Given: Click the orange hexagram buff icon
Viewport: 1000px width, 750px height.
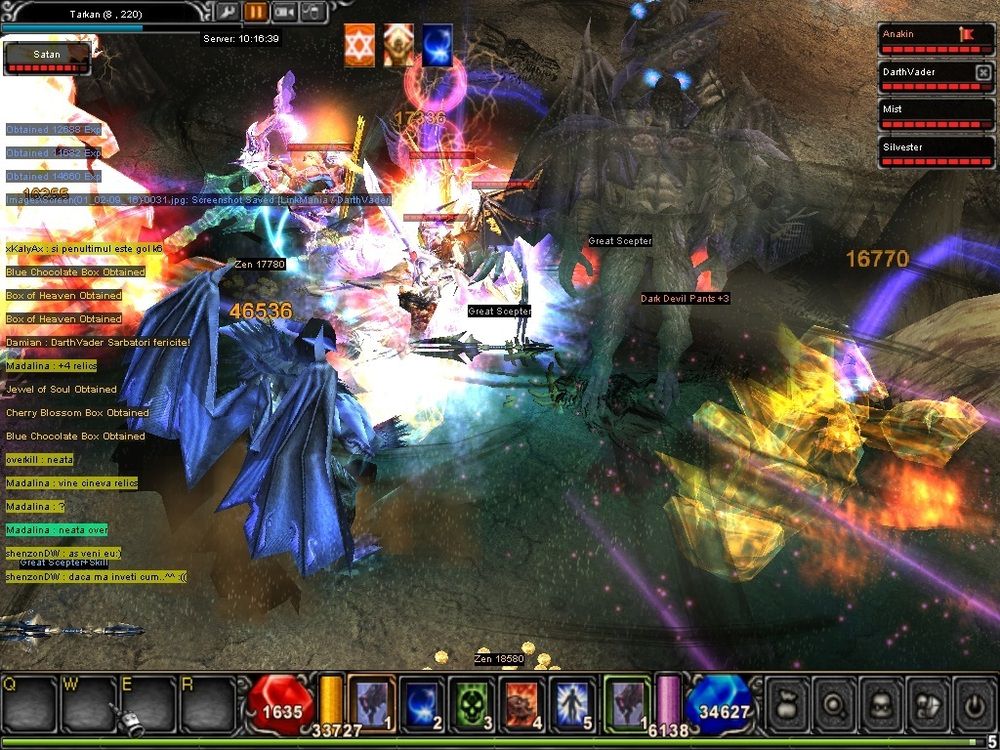Looking at the screenshot, I should point(360,46).
